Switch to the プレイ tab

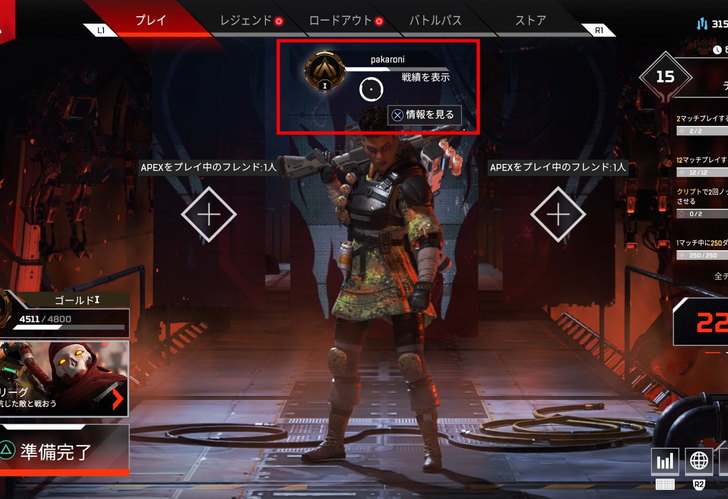150,20
